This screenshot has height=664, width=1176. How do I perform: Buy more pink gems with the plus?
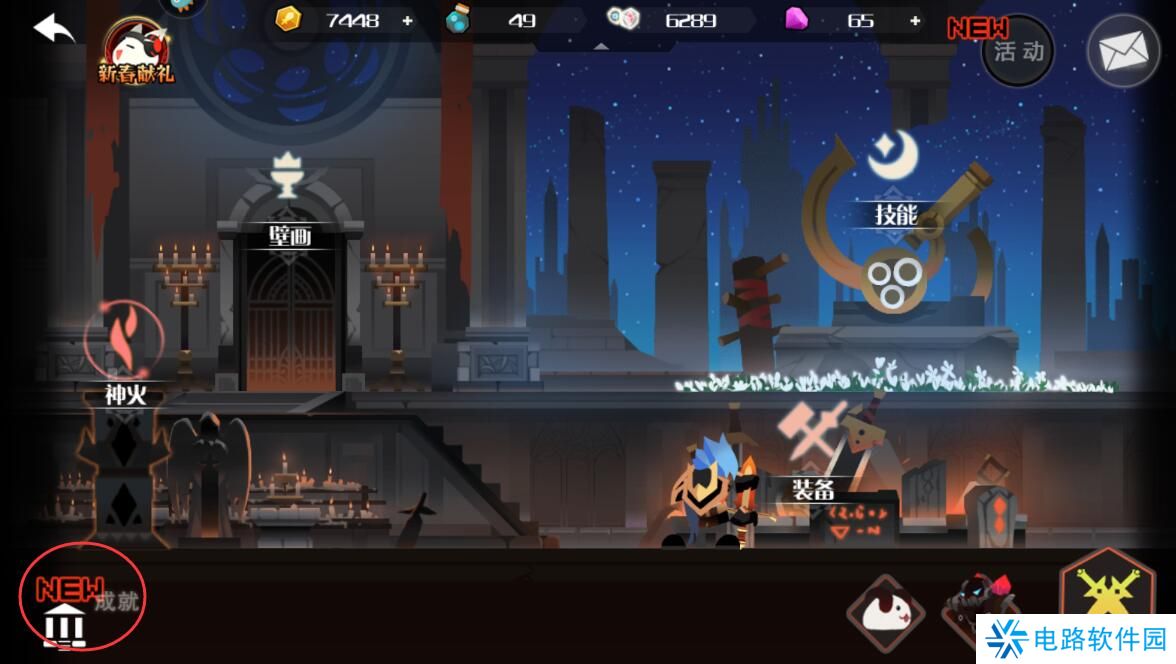(x=915, y=20)
